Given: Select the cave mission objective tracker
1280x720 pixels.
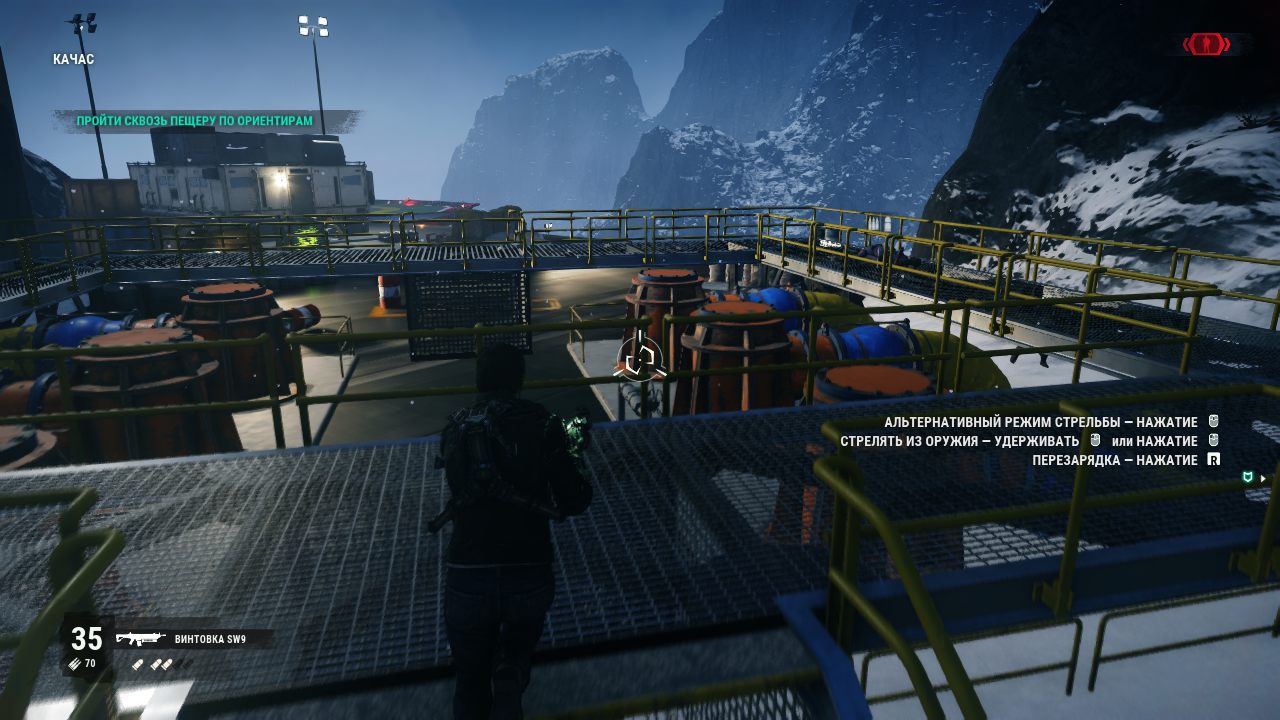Looking at the screenshot, I should pos(195,121).
